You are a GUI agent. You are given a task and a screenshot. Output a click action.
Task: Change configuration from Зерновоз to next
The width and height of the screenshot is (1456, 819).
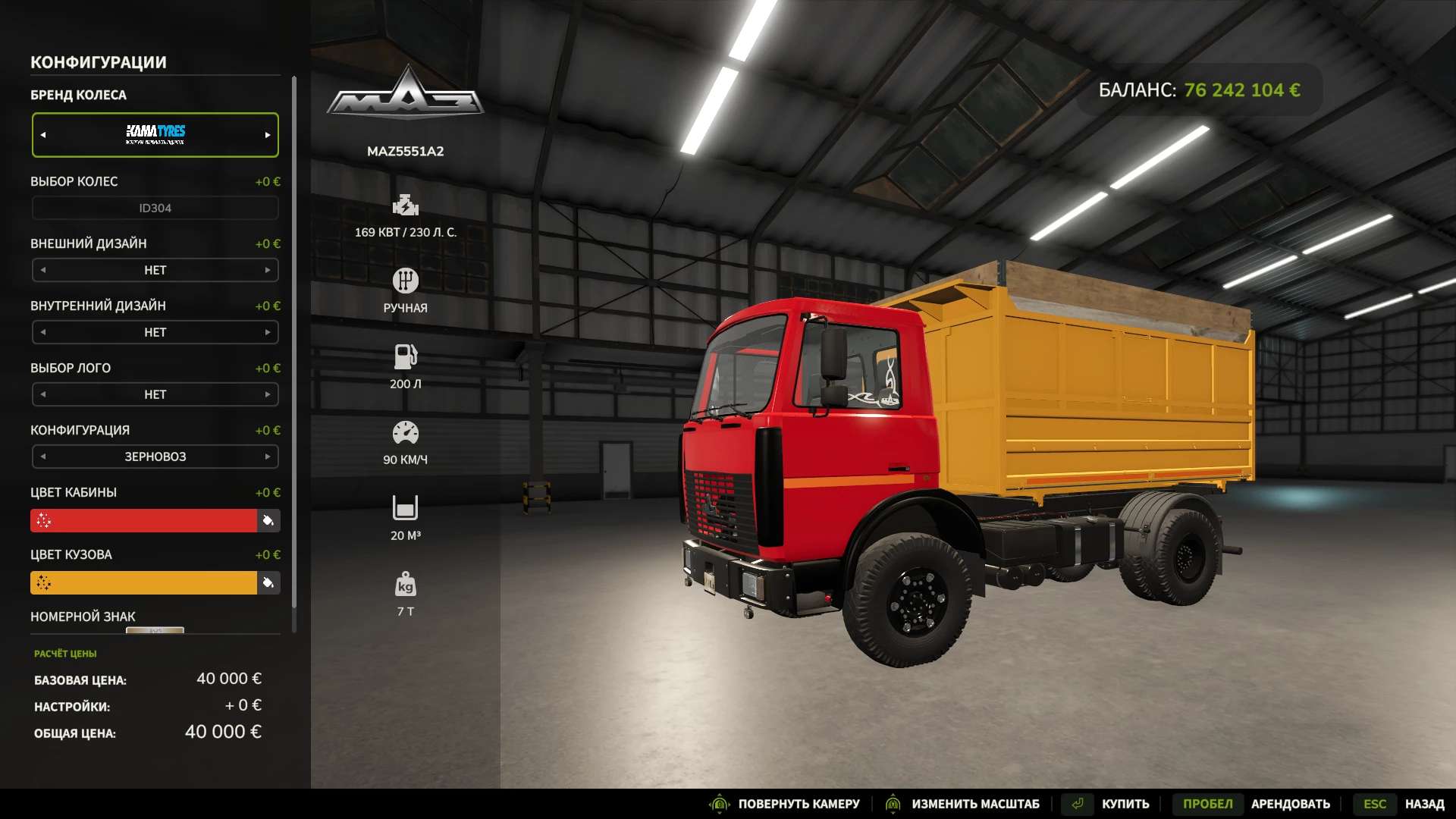[x=267, y=457]
